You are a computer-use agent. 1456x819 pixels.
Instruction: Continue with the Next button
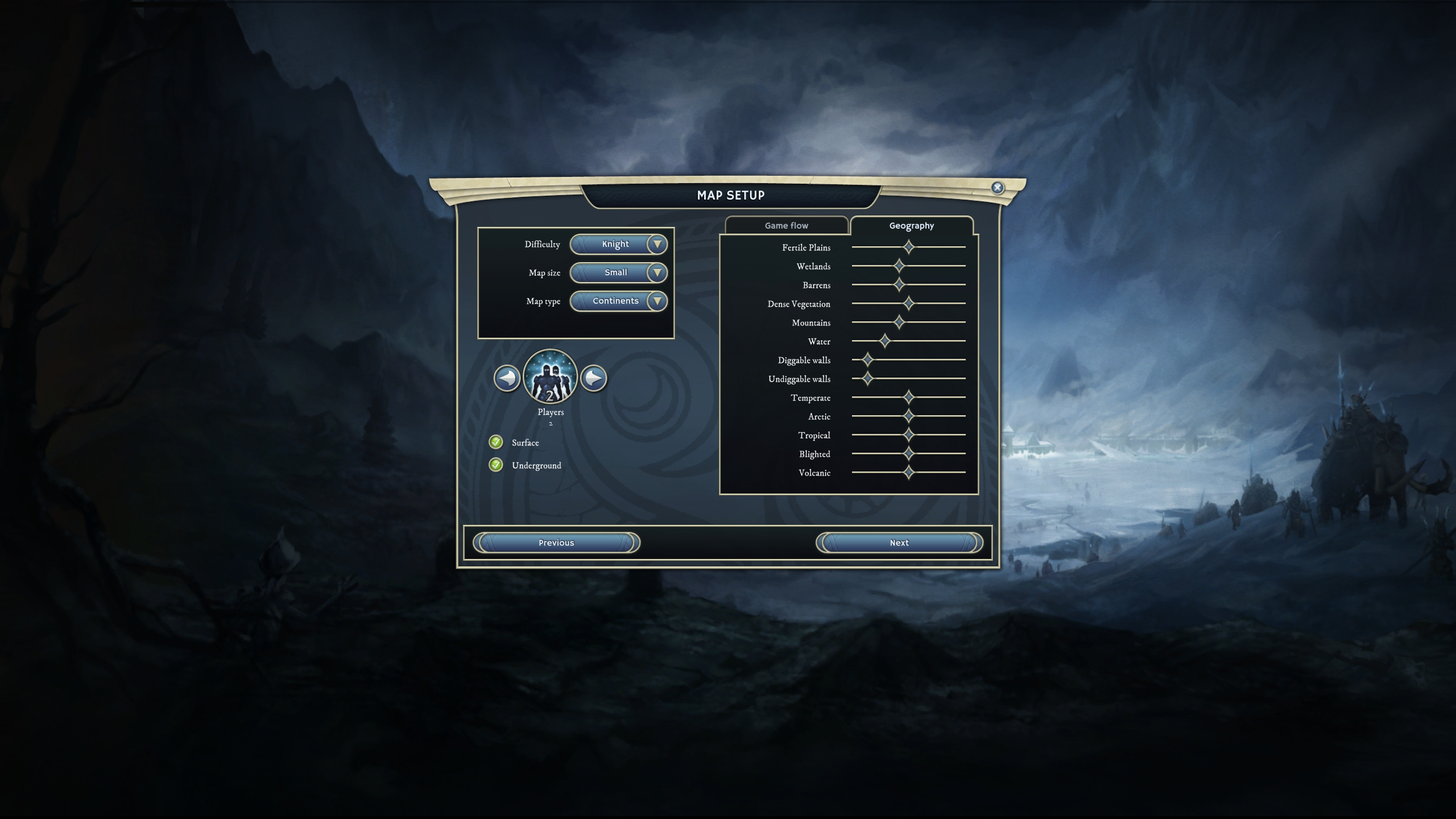tap(899, 543)
